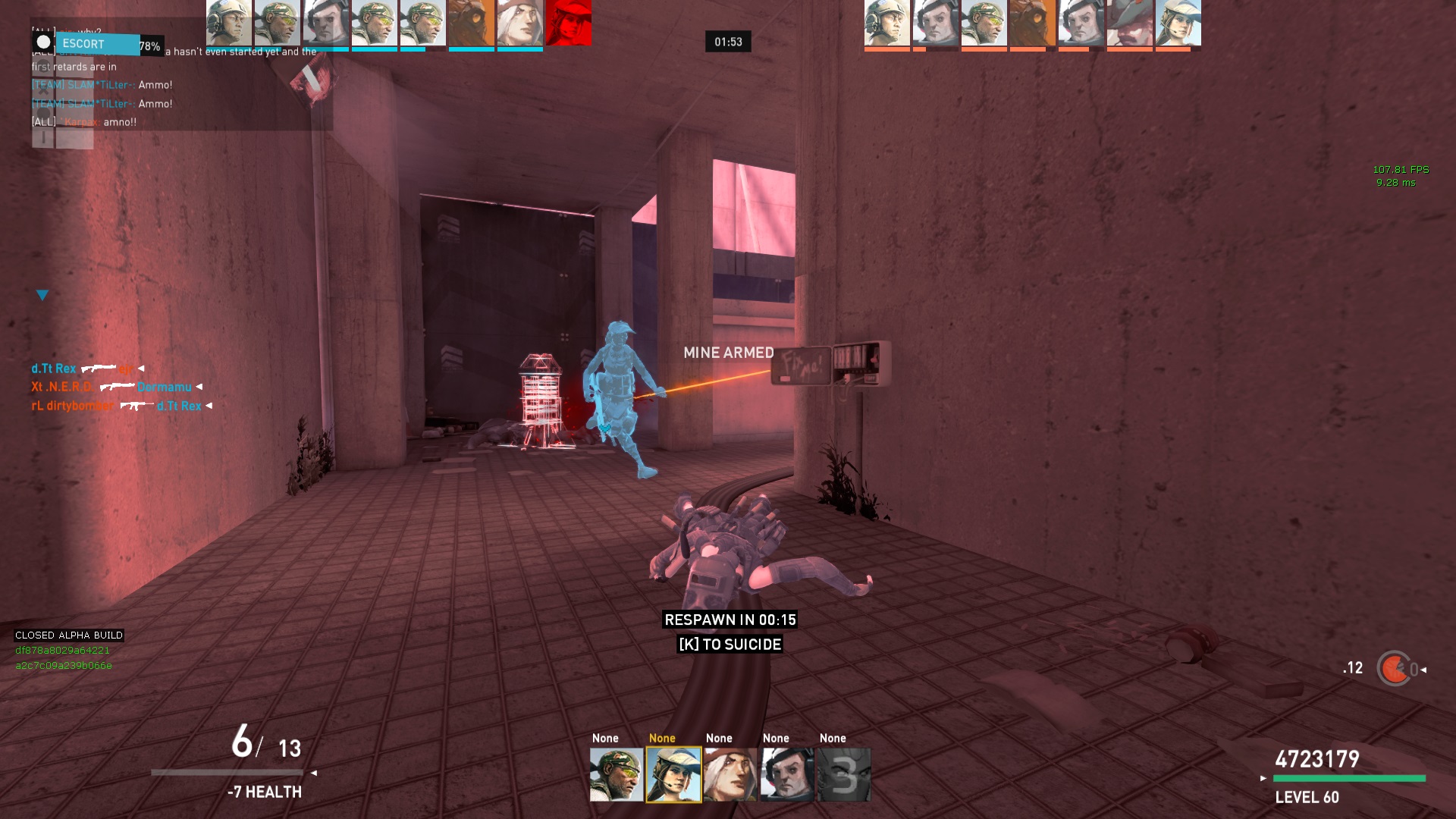The width and height of the screenshot is (1456, 819).
Task: Switch to the white-haired merc in squad bar
Action: point(730,774)
